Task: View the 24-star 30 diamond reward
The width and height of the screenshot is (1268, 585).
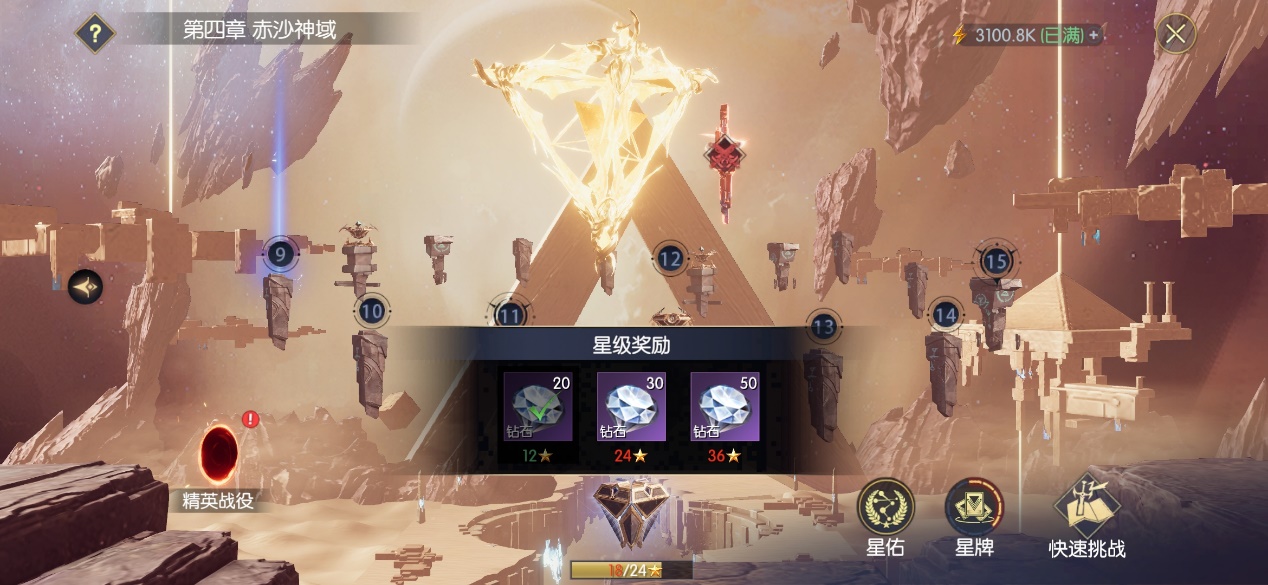Action: tap(631, 406)
